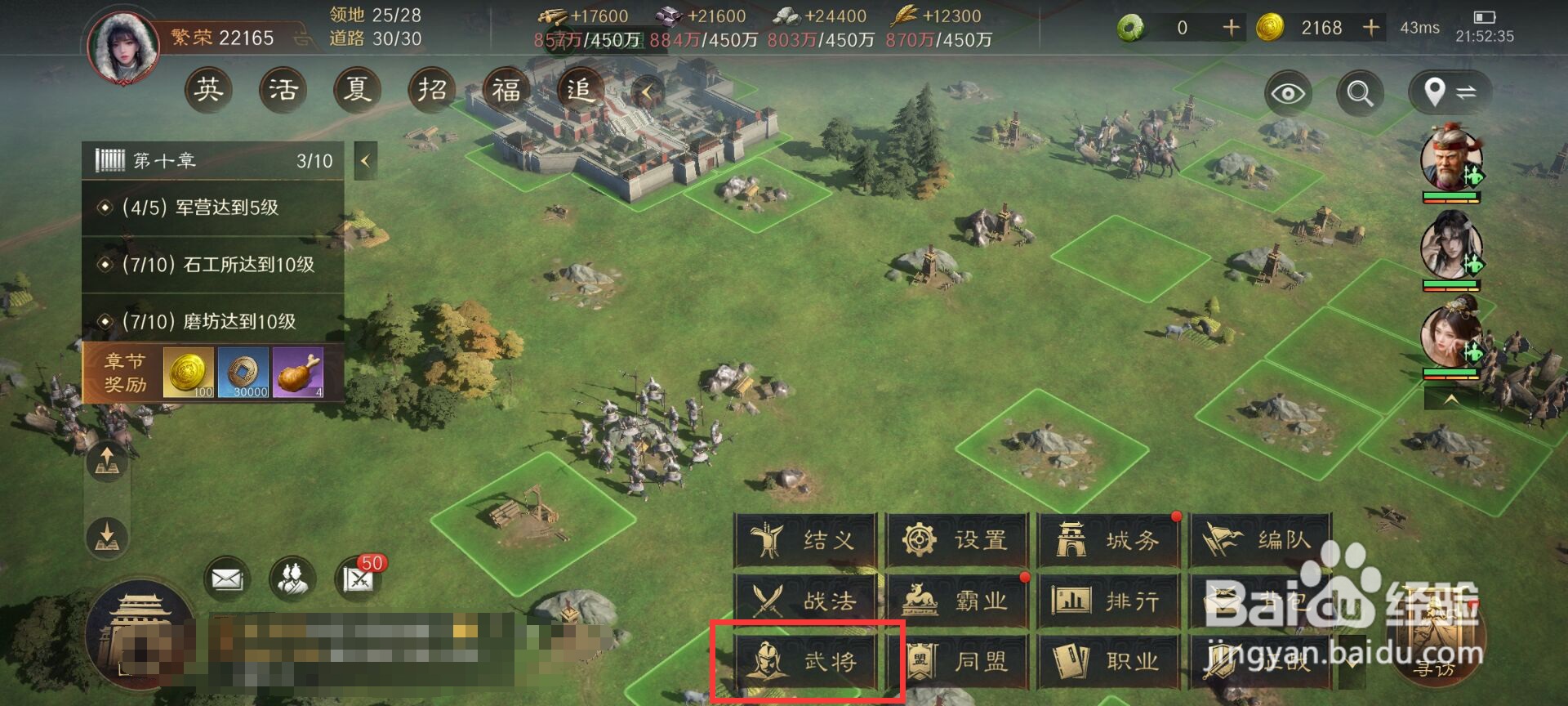Open the 武将 generals panel
This screenshot has height=706, width=1568.
point(808,662)
